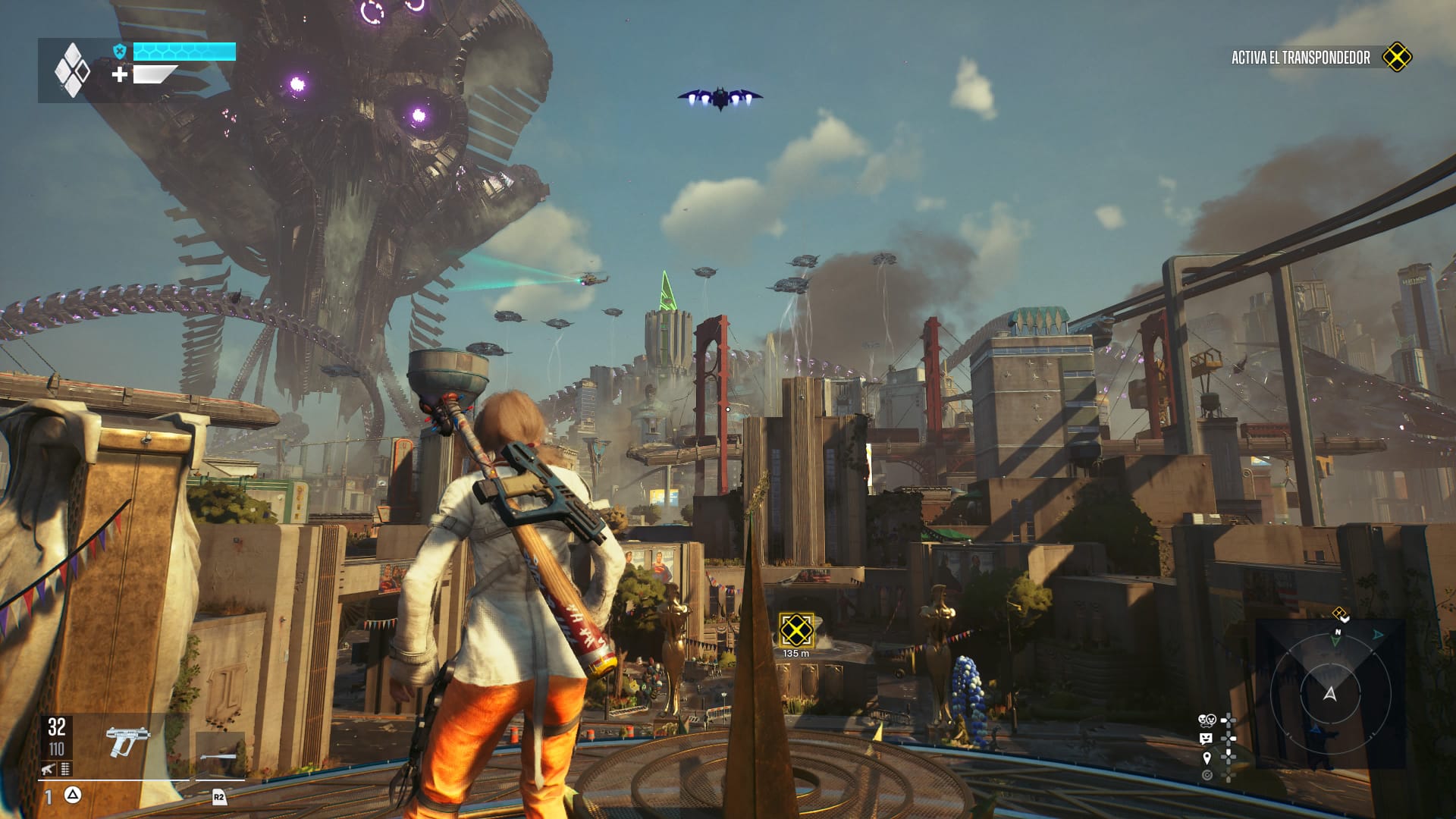Switch to the secondary rifle weapon slot
The width and height of the screenshot is (1456, 819).
click(220, 756)
